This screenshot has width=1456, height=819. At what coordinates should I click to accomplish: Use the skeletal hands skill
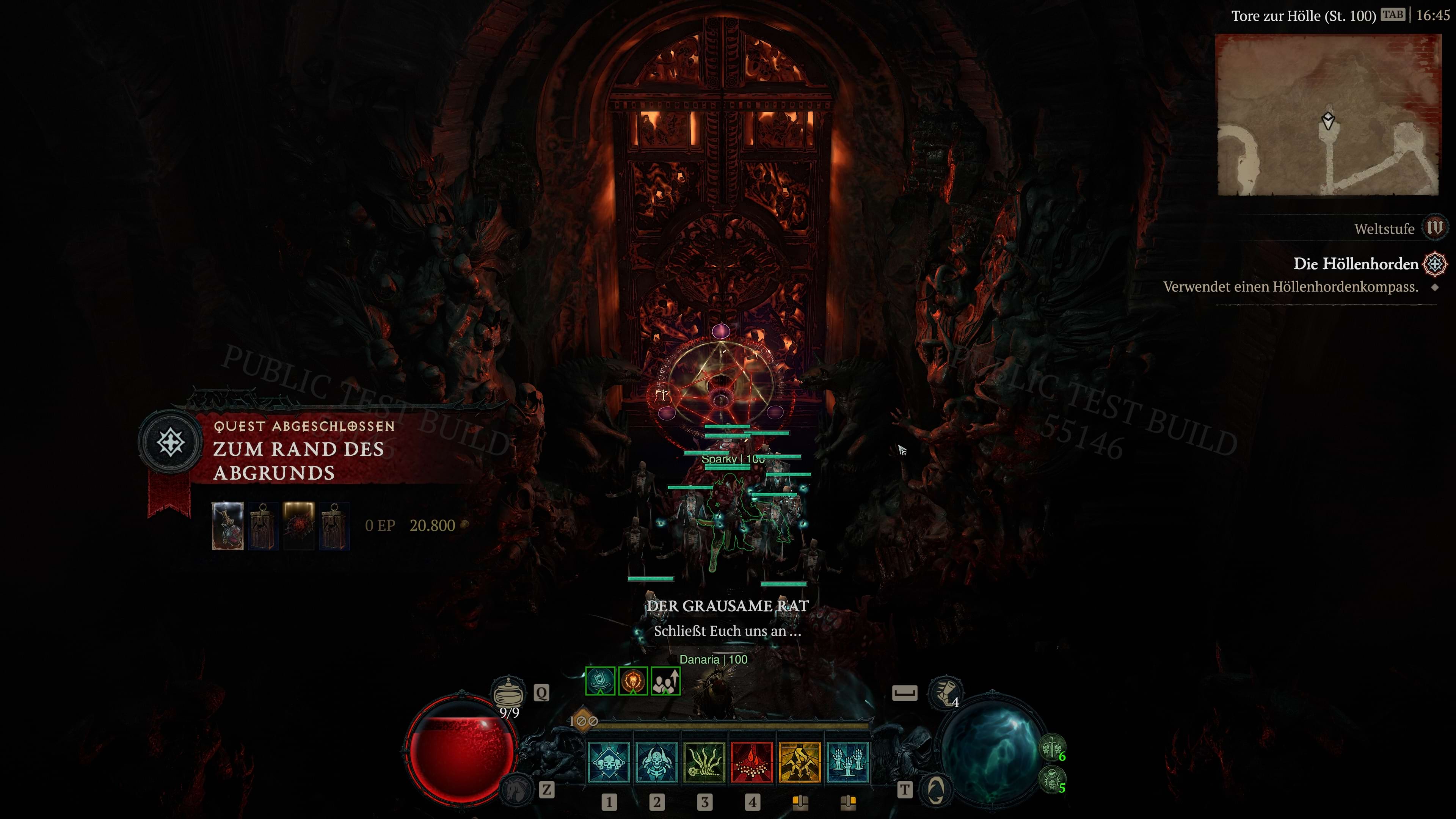click(847, 762)
